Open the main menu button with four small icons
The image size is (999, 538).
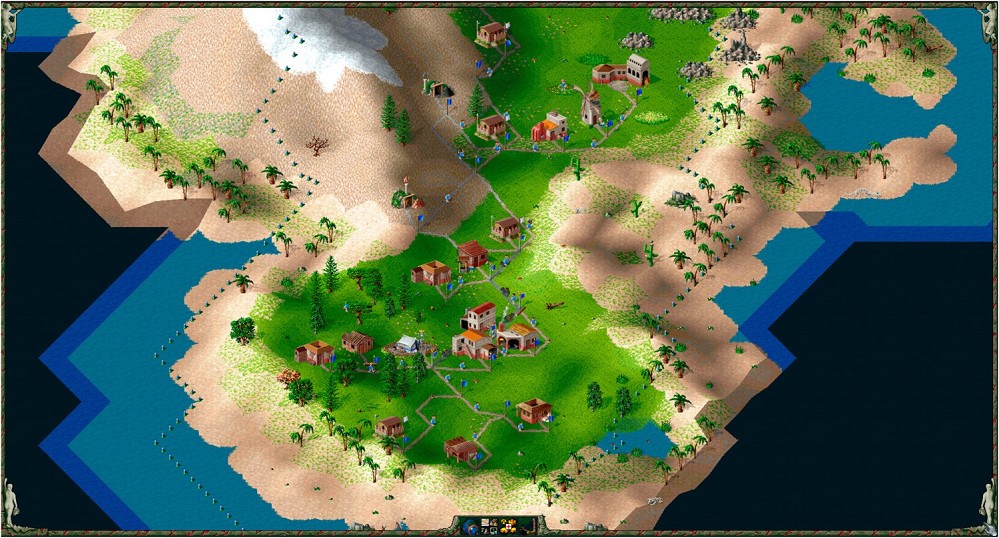click(490, 525)
